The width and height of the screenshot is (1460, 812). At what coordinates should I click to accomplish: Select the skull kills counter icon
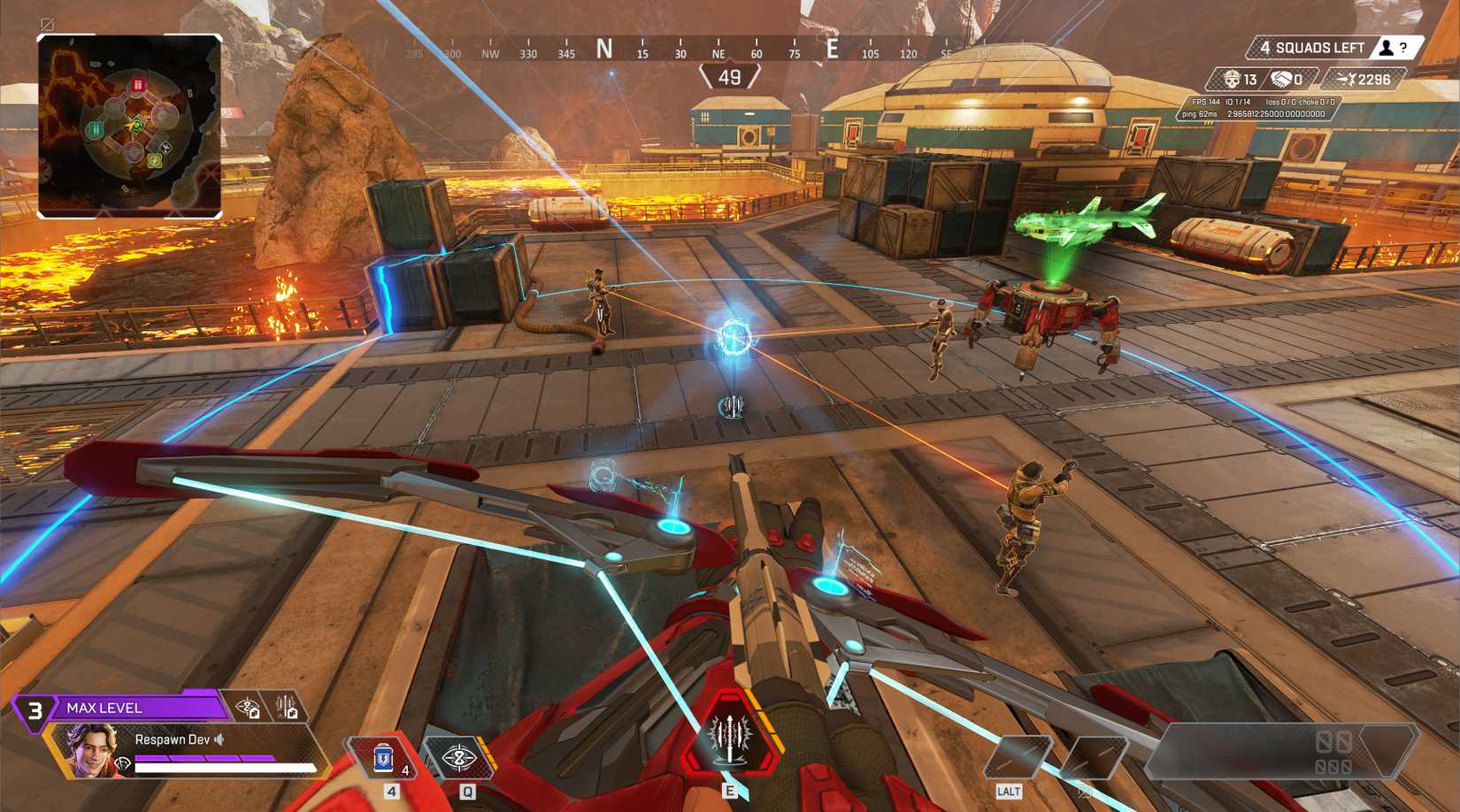click(x=1232, y=80)
